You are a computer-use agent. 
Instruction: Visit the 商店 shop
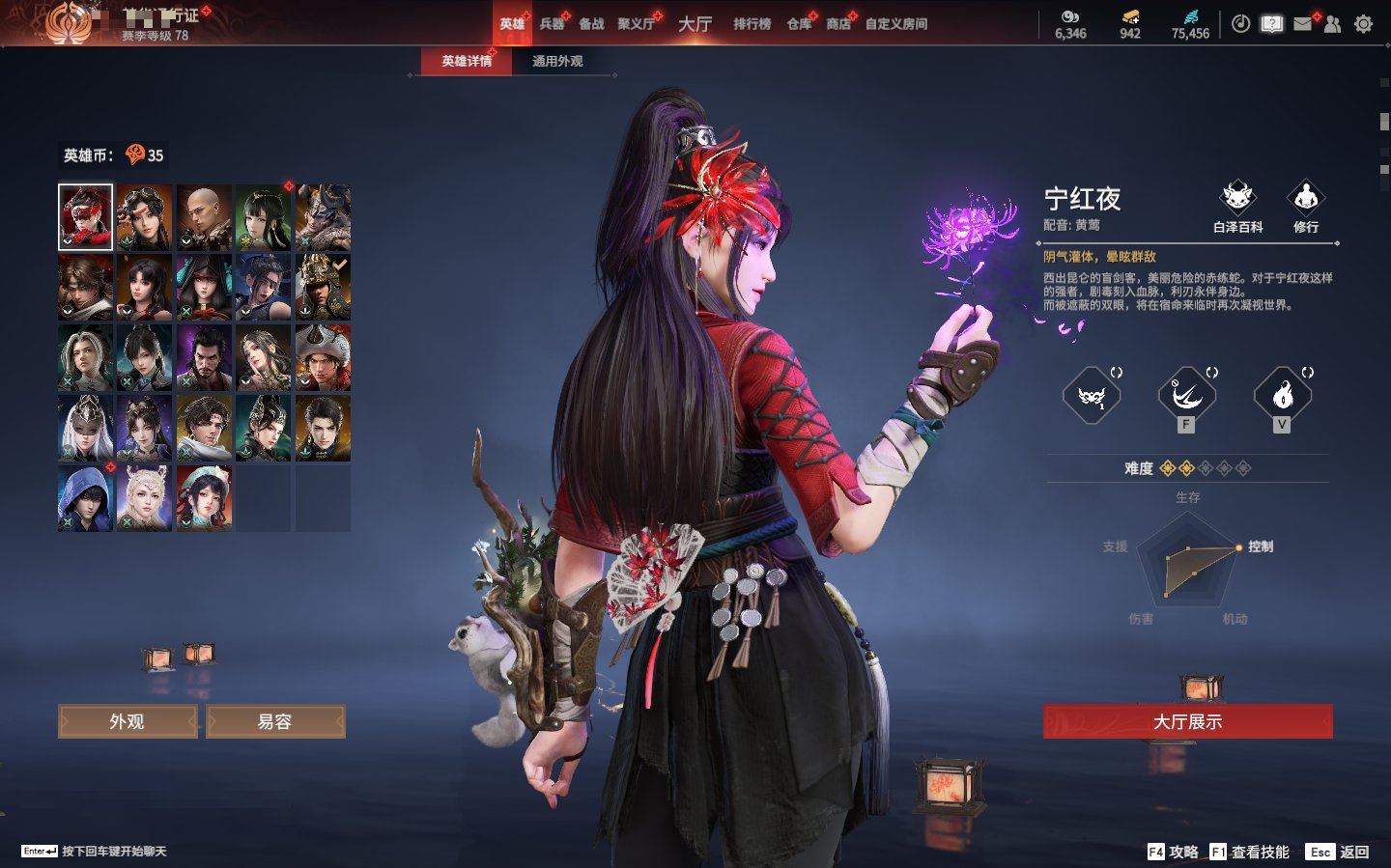pyautogui.click(x=838, y=23)
